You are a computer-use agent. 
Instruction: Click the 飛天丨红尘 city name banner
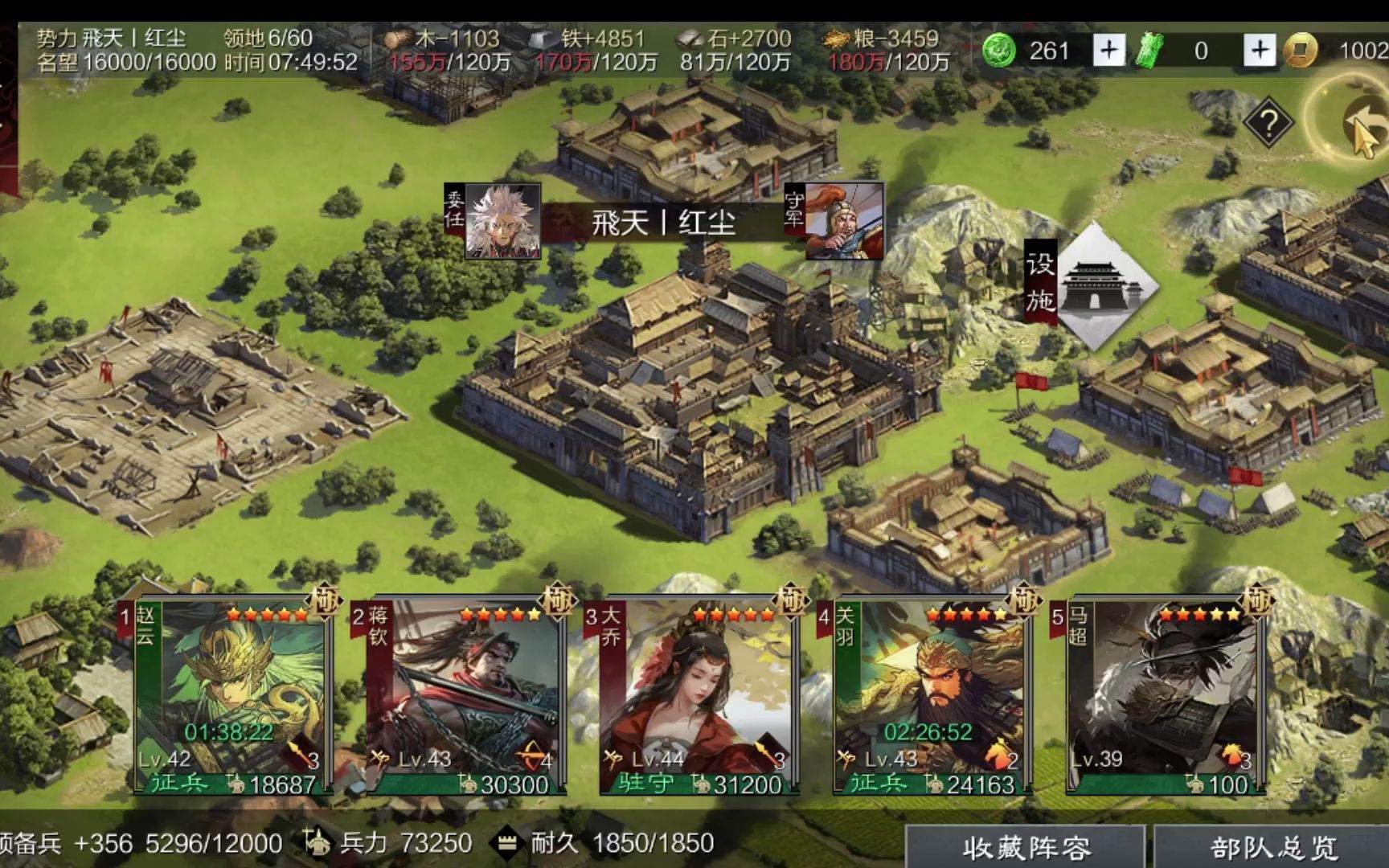pos(664,223)
